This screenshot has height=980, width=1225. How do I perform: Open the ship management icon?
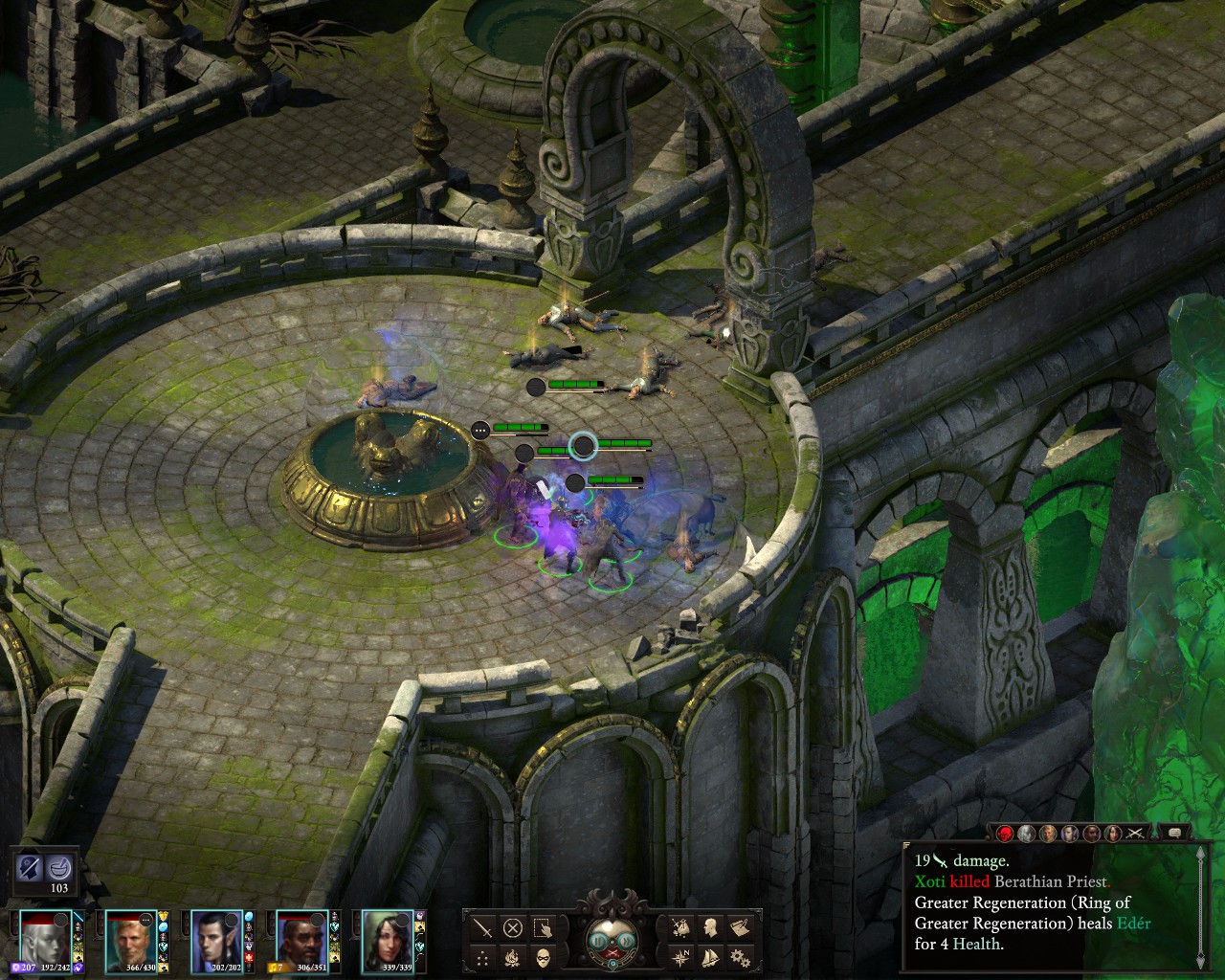710,956
